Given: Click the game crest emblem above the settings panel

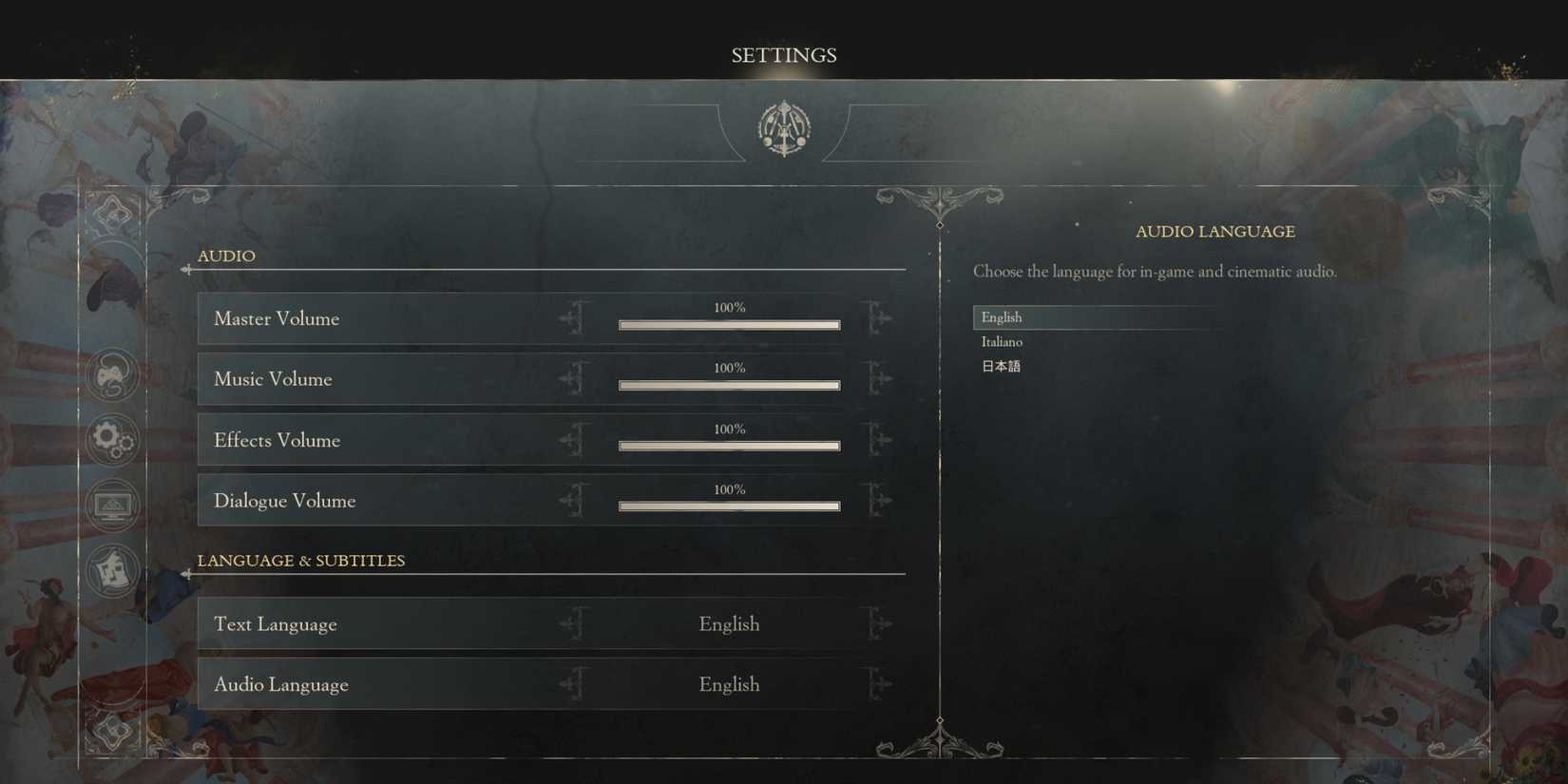Looking at the screenshot, I should click(782, 126).
